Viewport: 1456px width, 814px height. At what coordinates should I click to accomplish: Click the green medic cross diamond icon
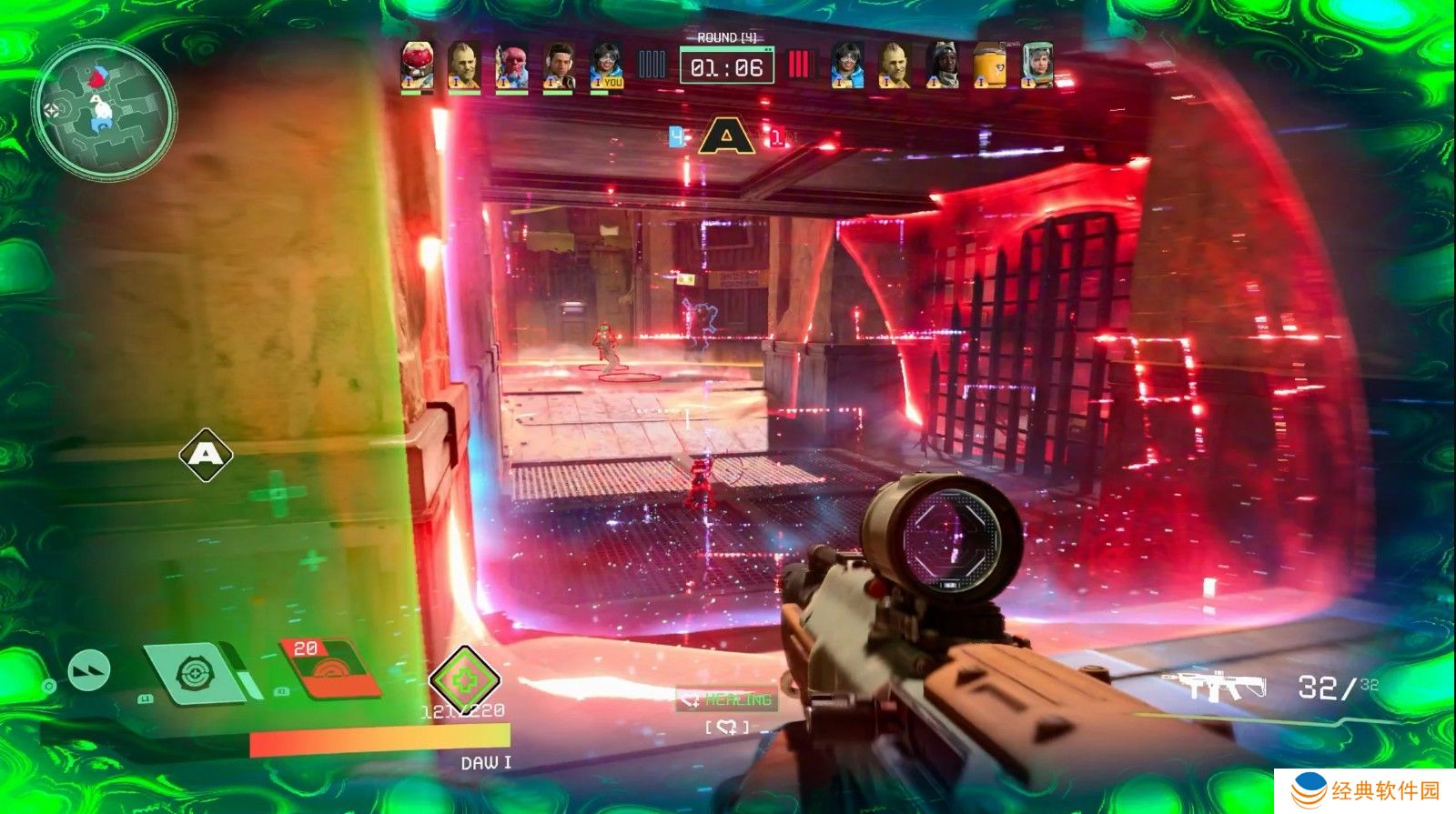pos(464,680)
